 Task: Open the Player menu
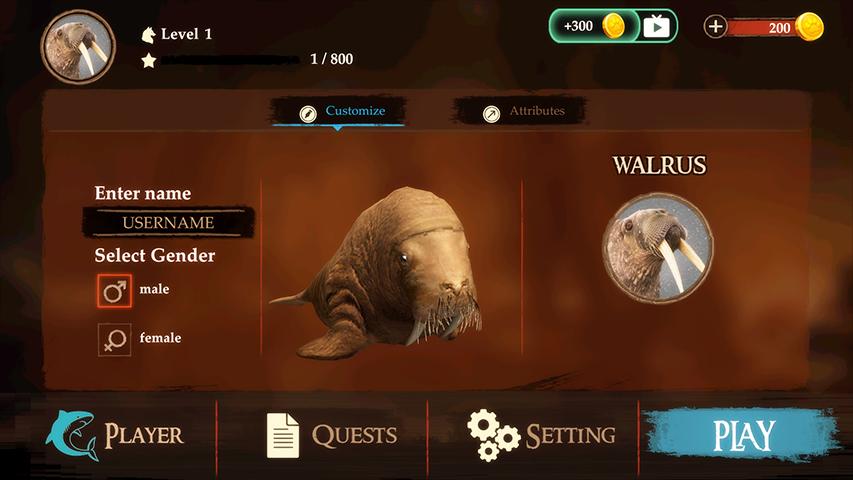coord(115,435)
